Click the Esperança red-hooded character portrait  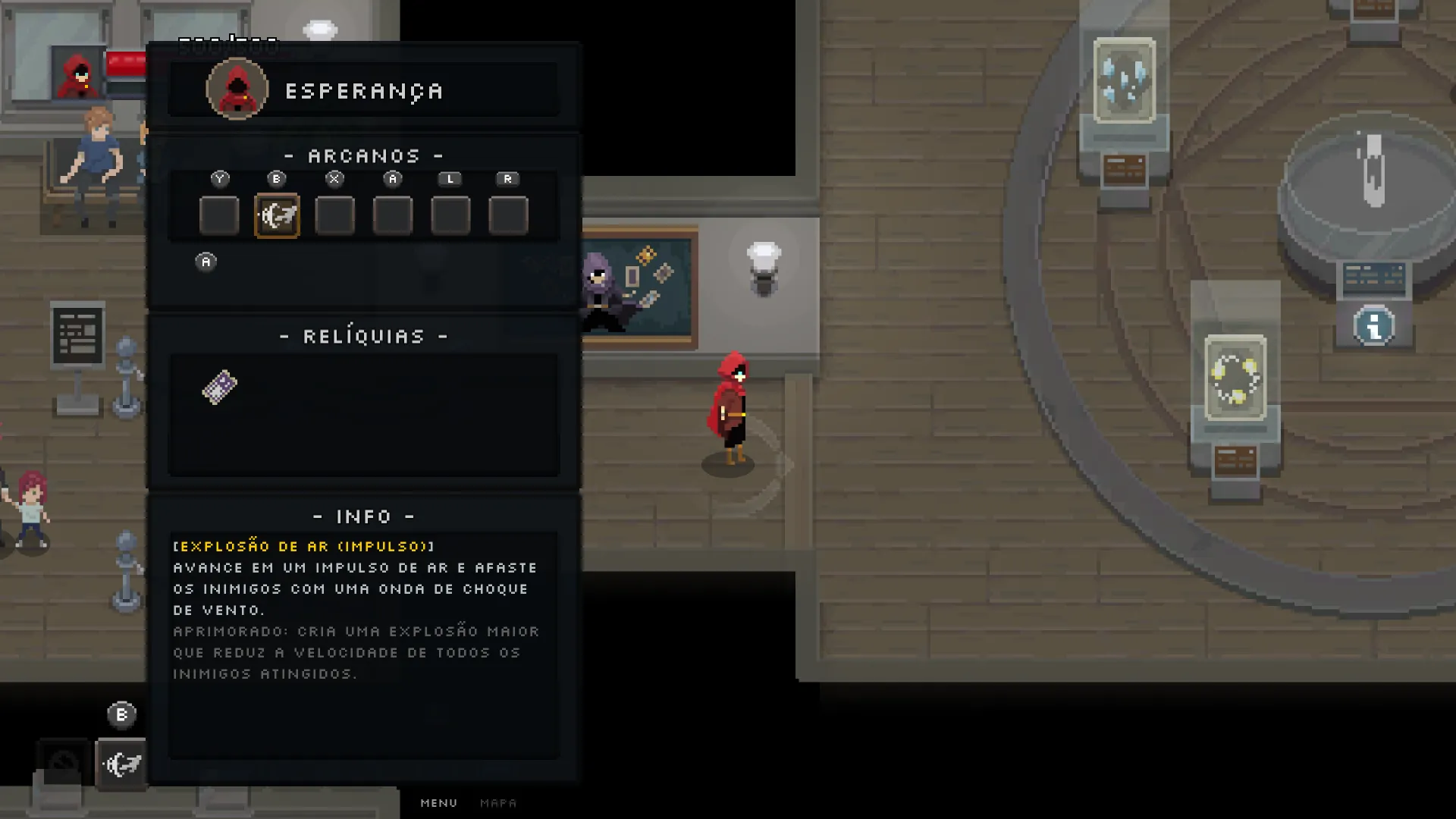(x=237, y=89)
